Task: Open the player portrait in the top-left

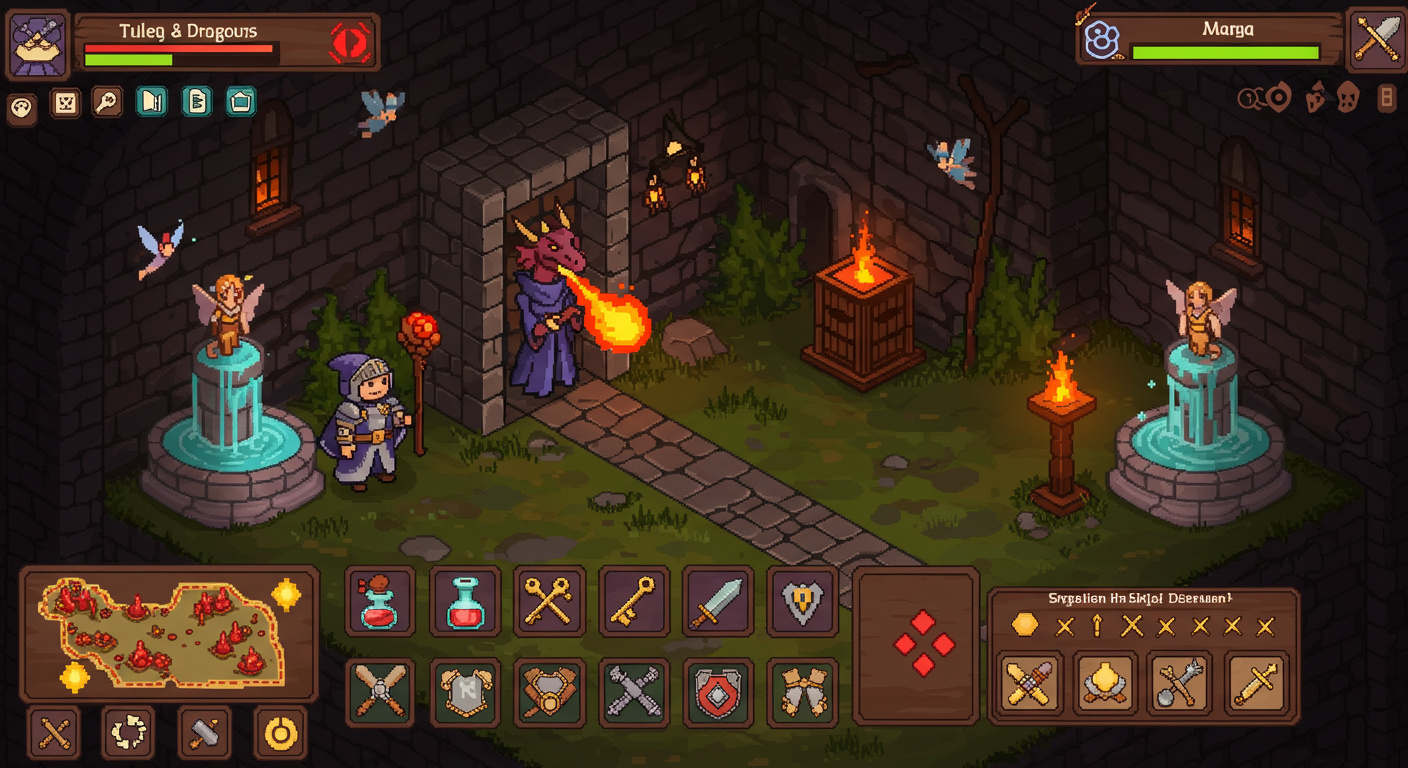Action: [39, 45]
